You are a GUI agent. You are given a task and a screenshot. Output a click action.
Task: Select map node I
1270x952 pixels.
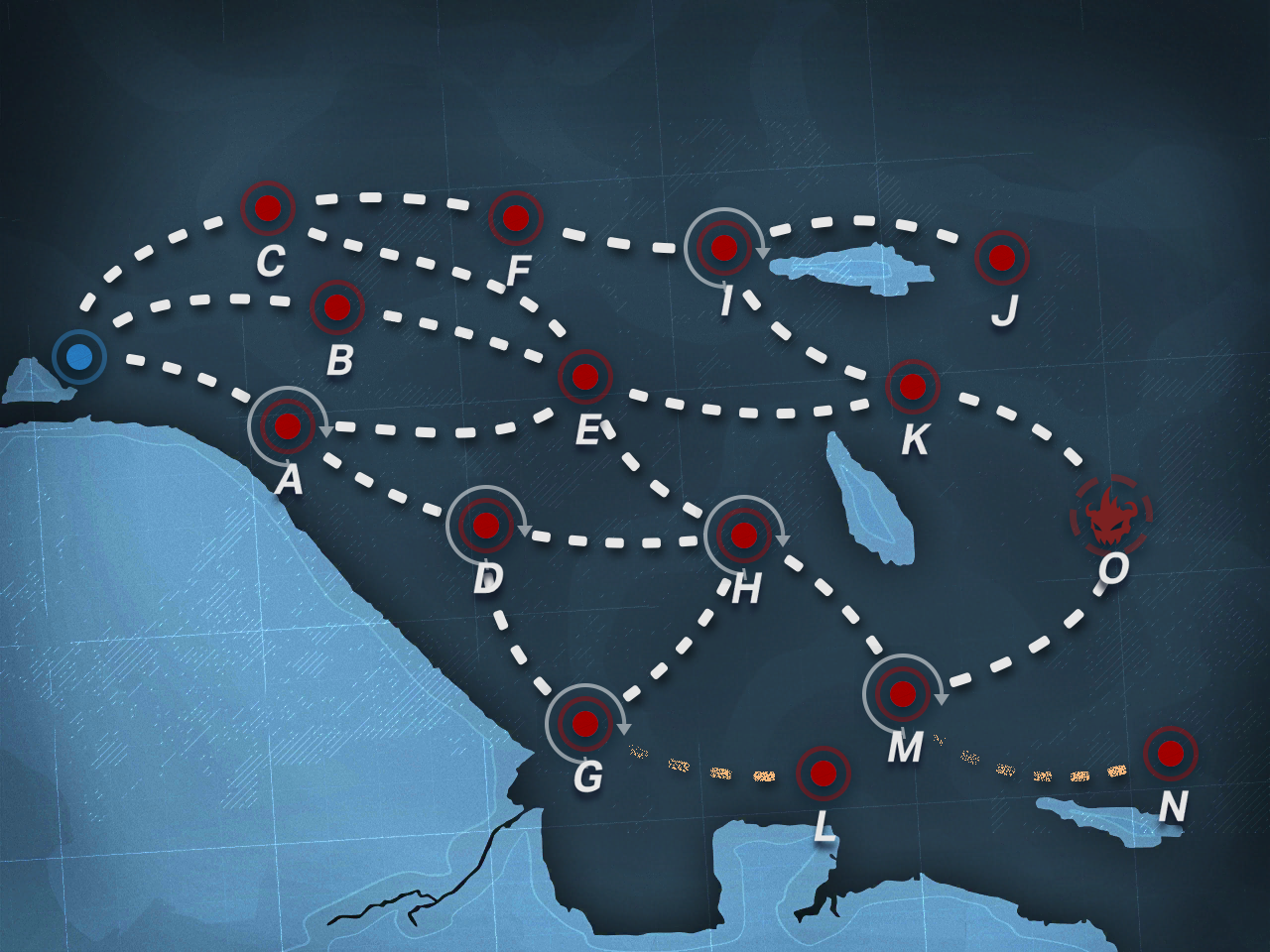tap(724, 248)
